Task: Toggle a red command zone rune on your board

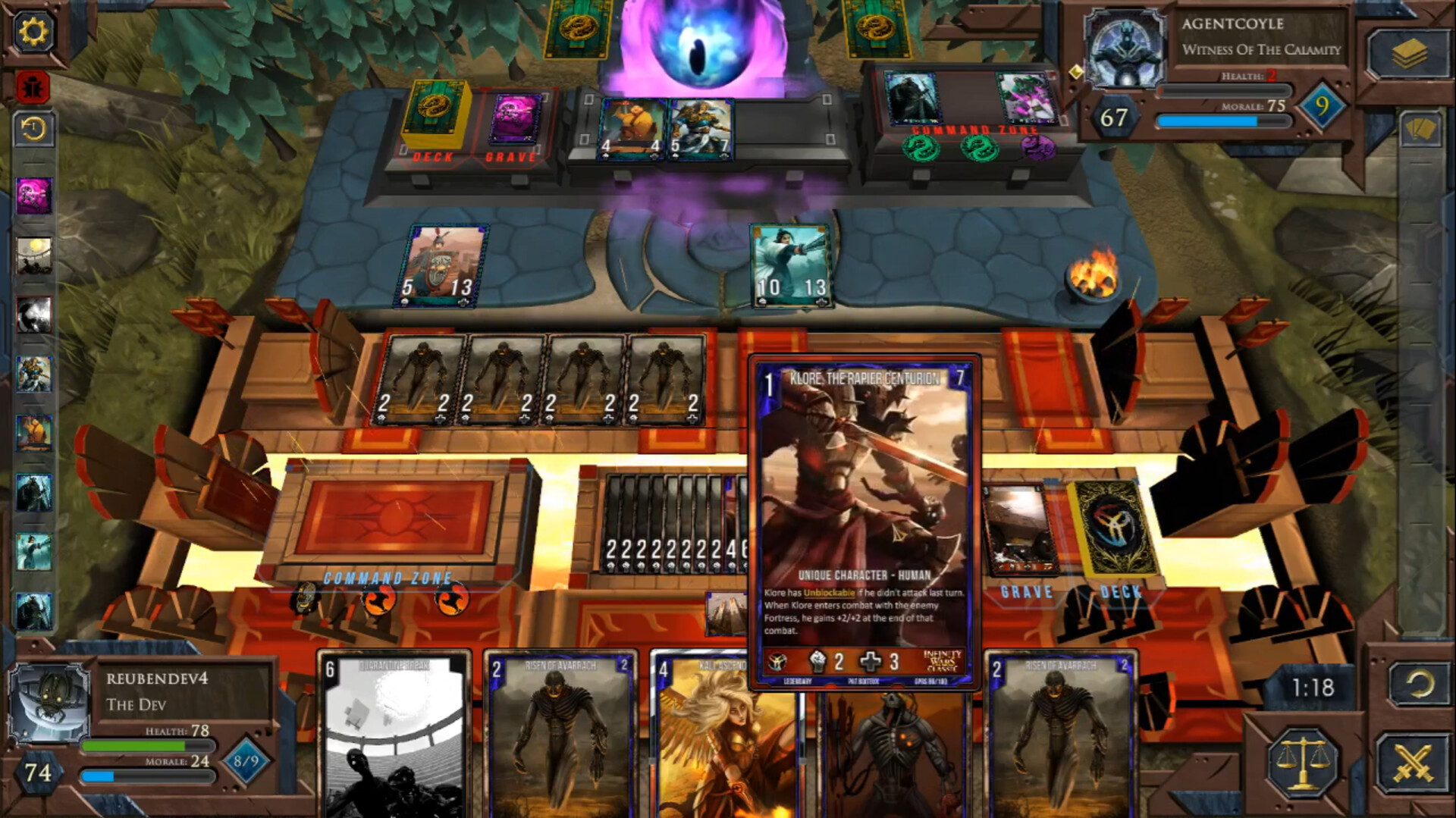Action: tap(379, 597)
